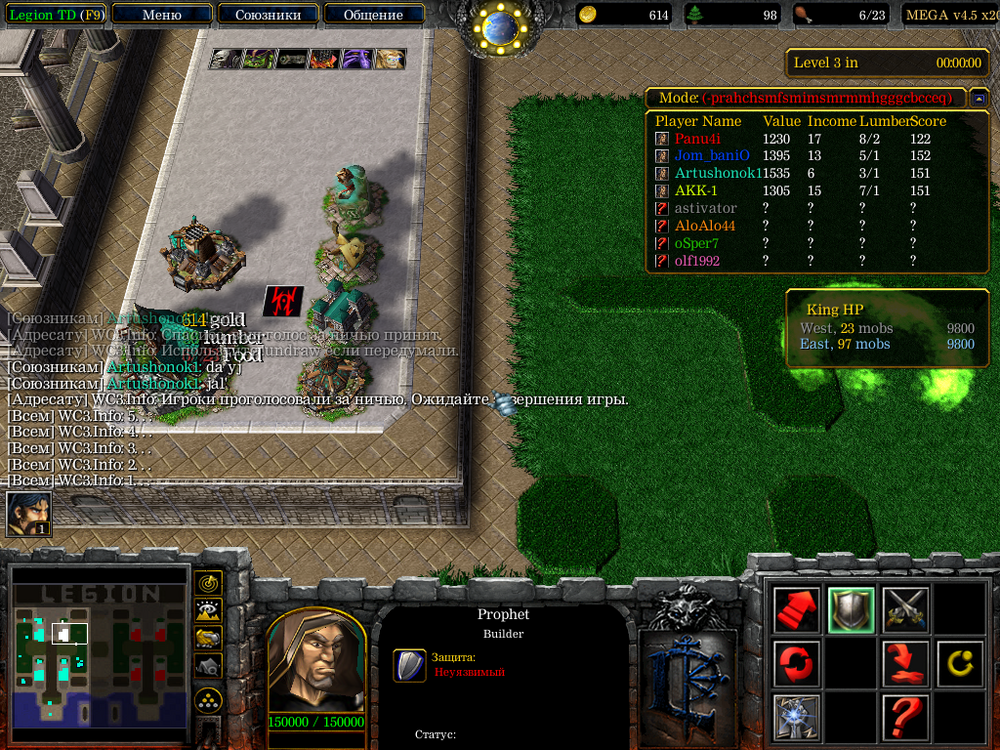Activate the red circular arrows command

tap(797, 663)
